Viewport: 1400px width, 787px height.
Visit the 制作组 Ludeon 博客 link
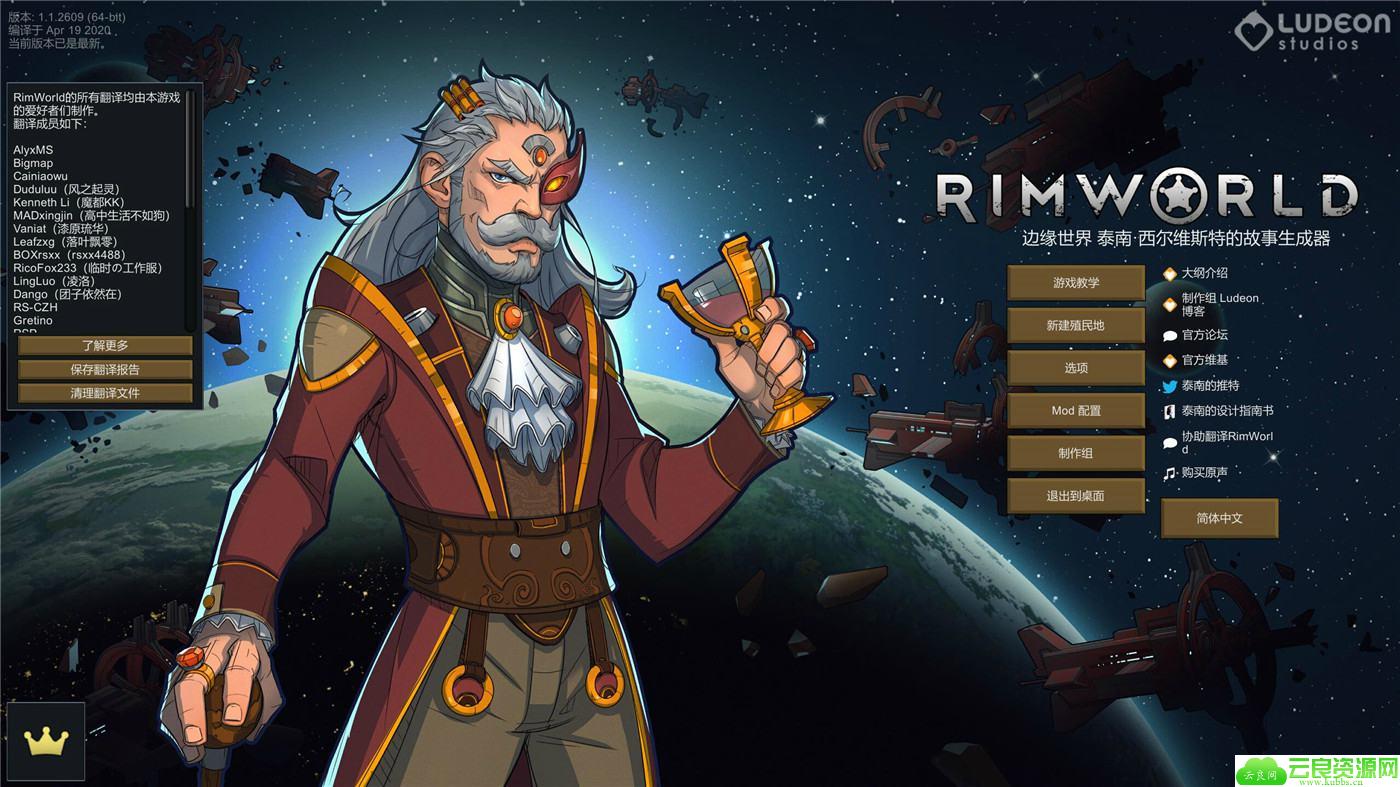(1219, 304)
